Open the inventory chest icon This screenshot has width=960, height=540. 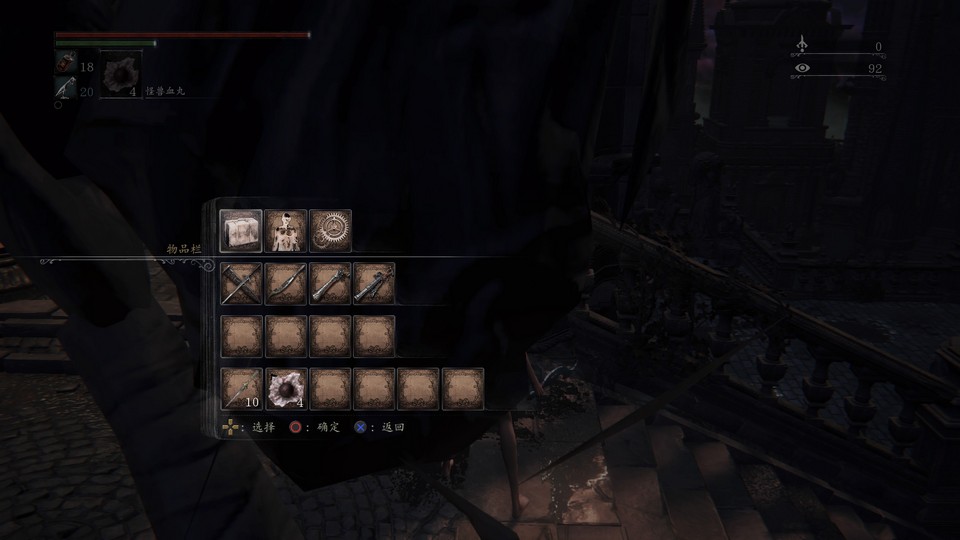tap(241, 230)
